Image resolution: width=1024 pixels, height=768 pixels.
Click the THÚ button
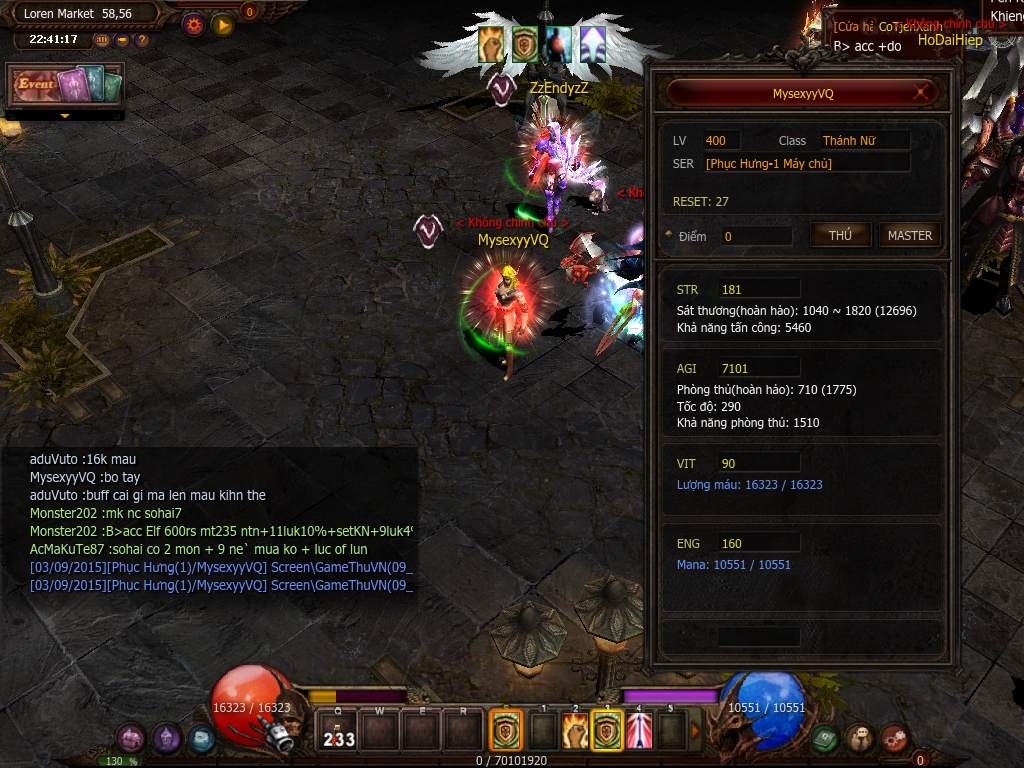[x=840, y=236]
